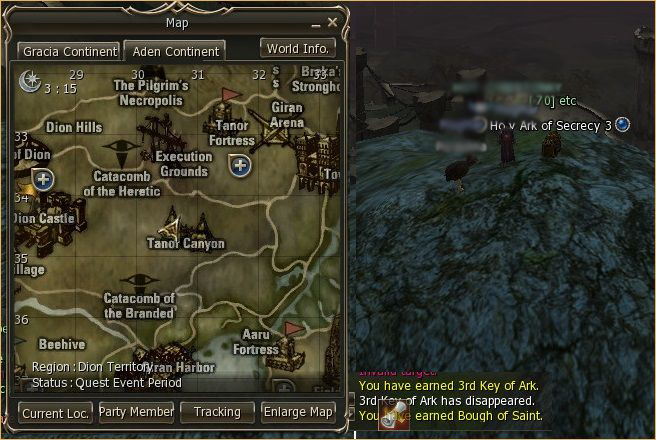Close the Map window
This screenshot has width=656, height=440.
[333, 21]
